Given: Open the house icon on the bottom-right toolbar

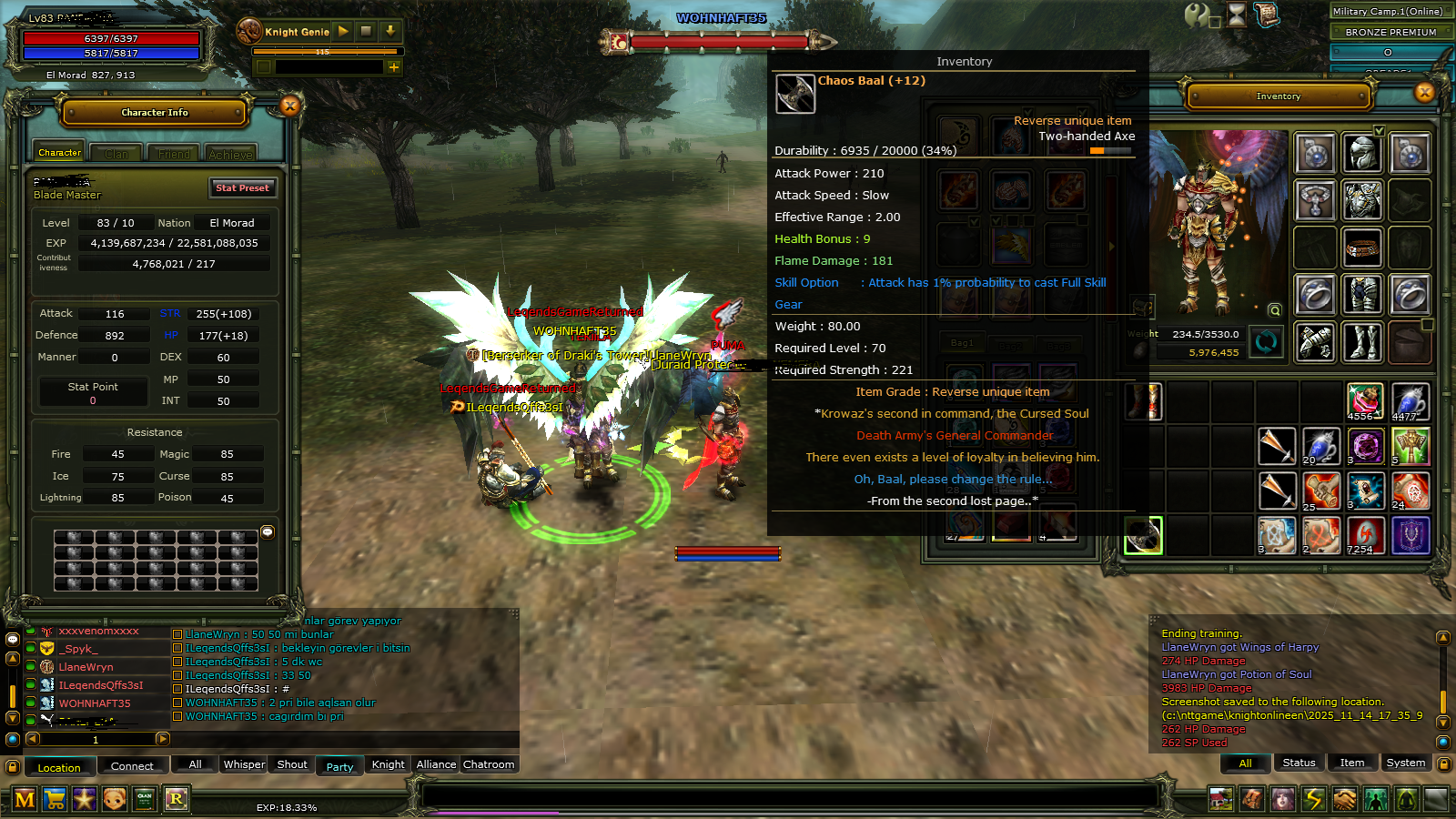Looking at the screenshot, I should coord(1220,801).
